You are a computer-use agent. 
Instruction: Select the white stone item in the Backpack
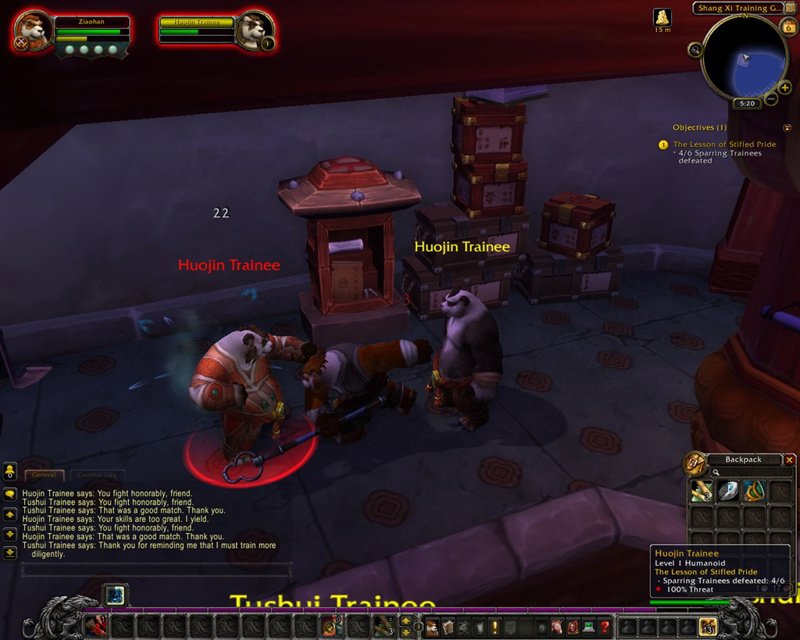(726, 490)
